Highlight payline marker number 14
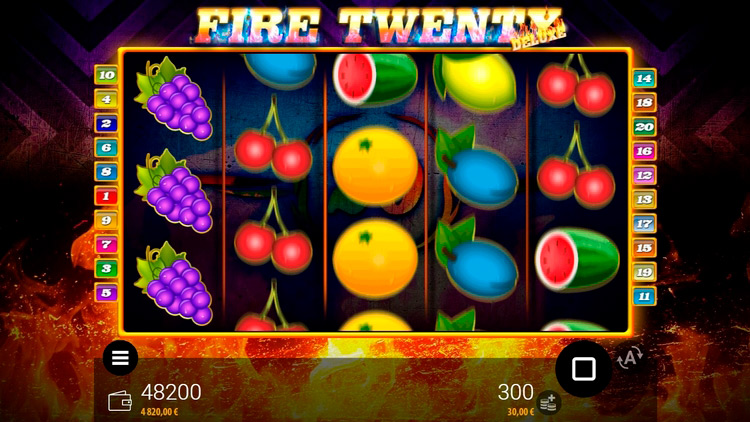Viewport: 750px width, 422px height. 644,78
